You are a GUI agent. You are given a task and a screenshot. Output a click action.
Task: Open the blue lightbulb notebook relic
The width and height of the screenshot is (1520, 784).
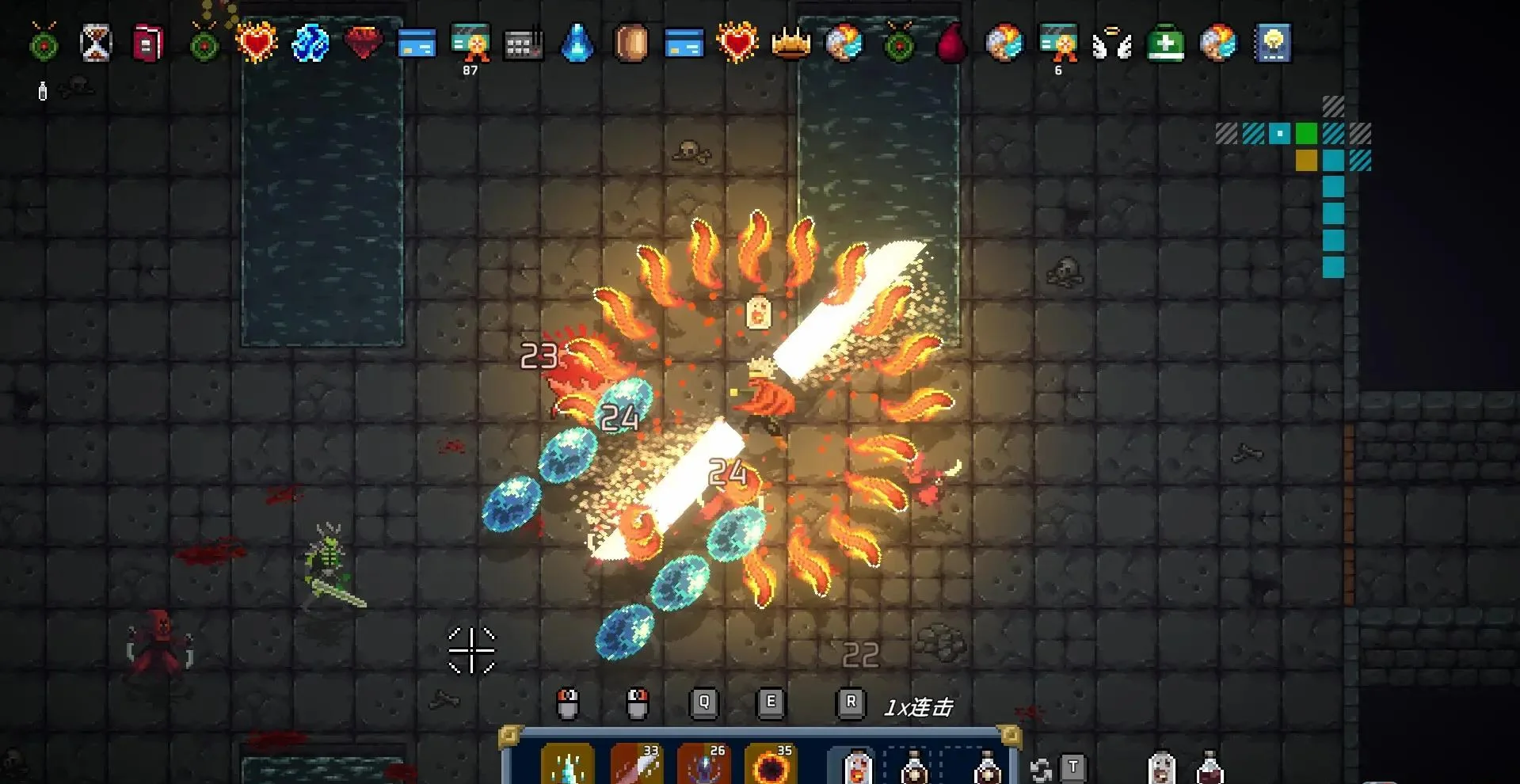[x=1272, y=43]
